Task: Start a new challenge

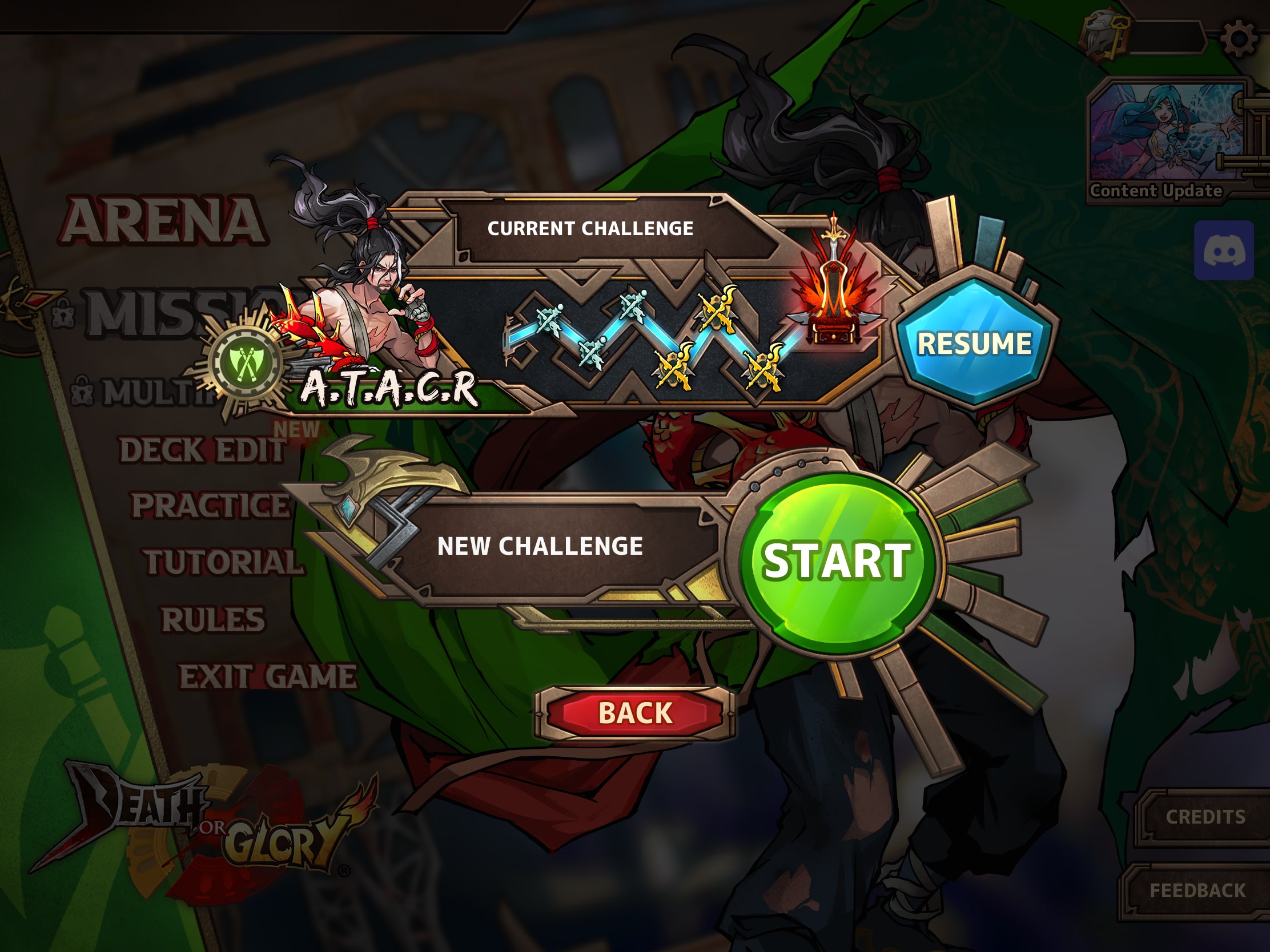Action: pyautogui.click(x=836, y=561)
